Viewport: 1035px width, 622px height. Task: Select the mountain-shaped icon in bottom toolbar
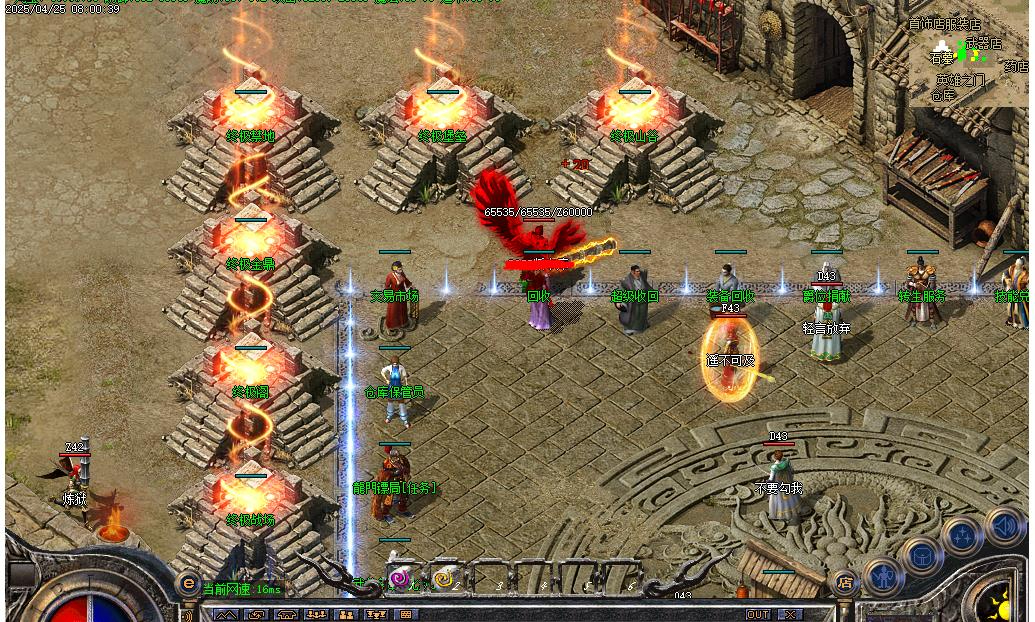[x=225, y=614]
